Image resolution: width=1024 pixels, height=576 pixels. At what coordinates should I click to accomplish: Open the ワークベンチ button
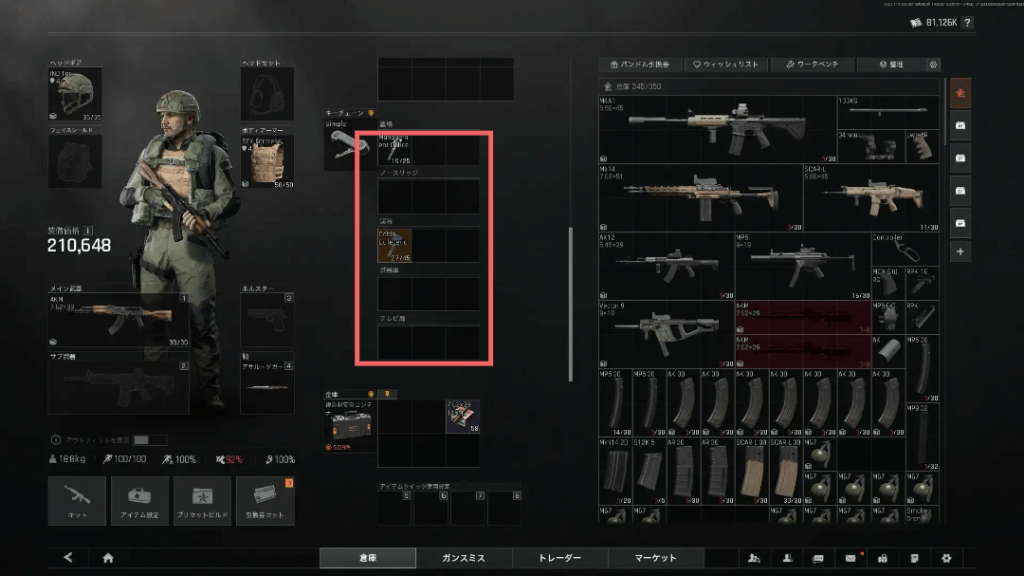811,65
